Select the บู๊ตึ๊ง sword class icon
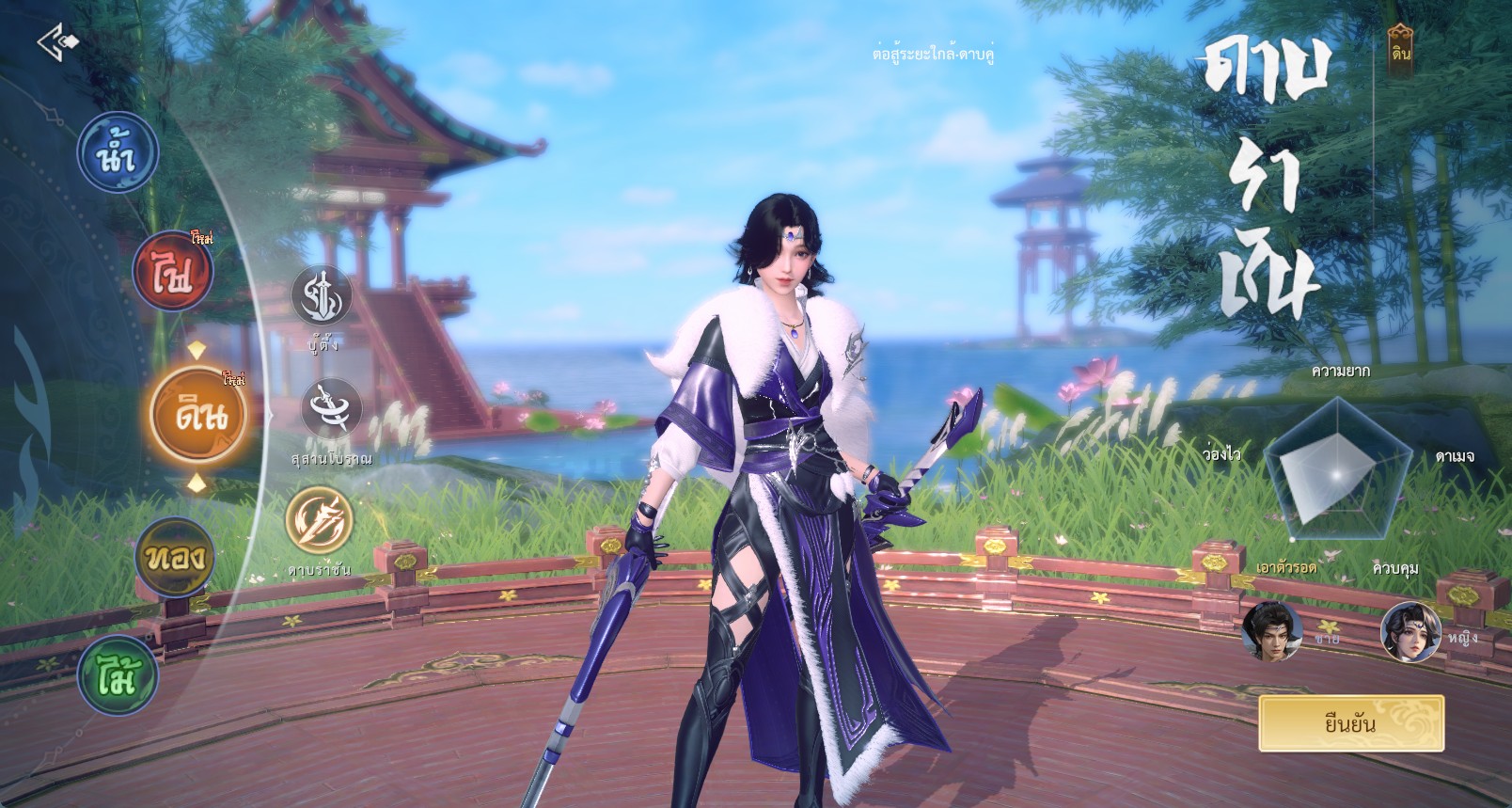Screen dimensions: 1512x808 tap(322, 296)
